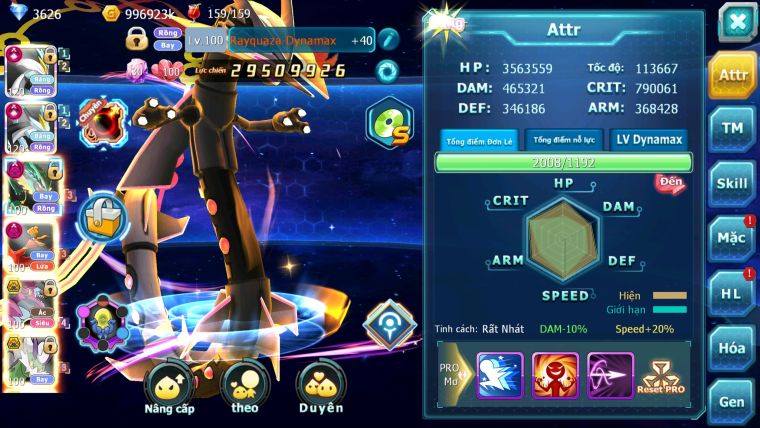Tap the blue padlock lock button
This screenshot has width=760, height=428.
(102, 216)
